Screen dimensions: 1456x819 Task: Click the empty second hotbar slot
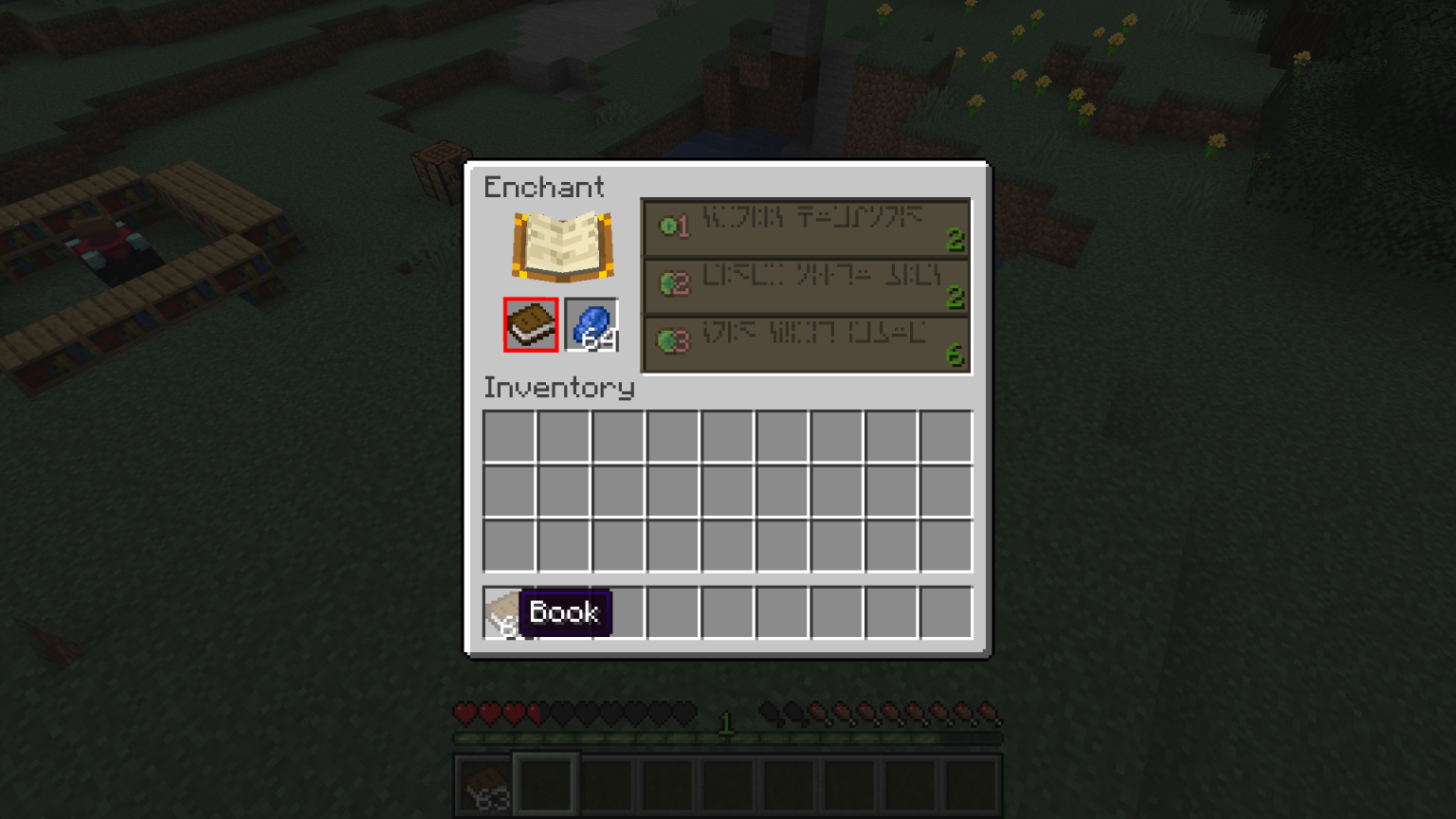(545, 786)
